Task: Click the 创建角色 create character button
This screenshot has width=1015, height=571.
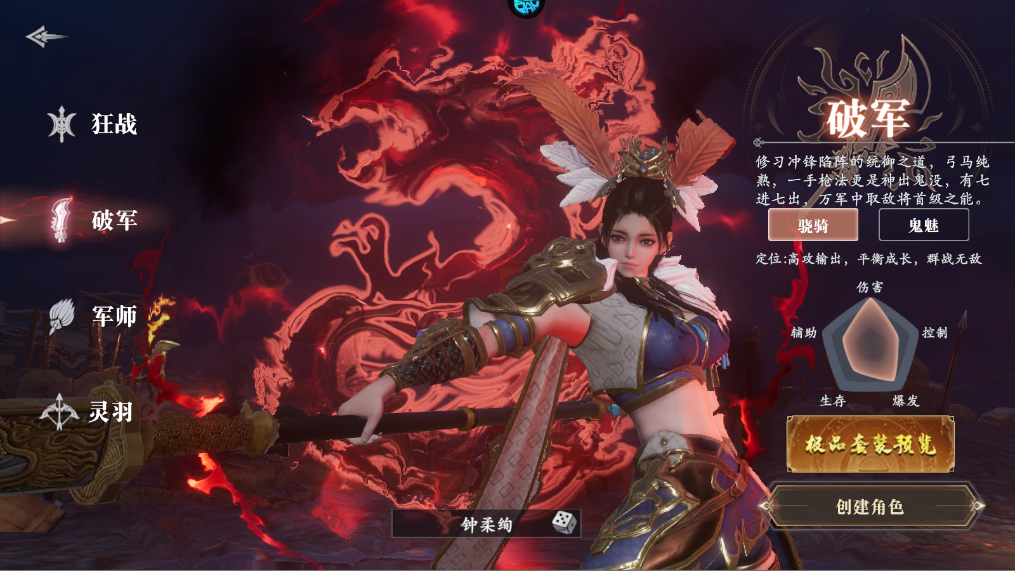Action: coord(870,506)
